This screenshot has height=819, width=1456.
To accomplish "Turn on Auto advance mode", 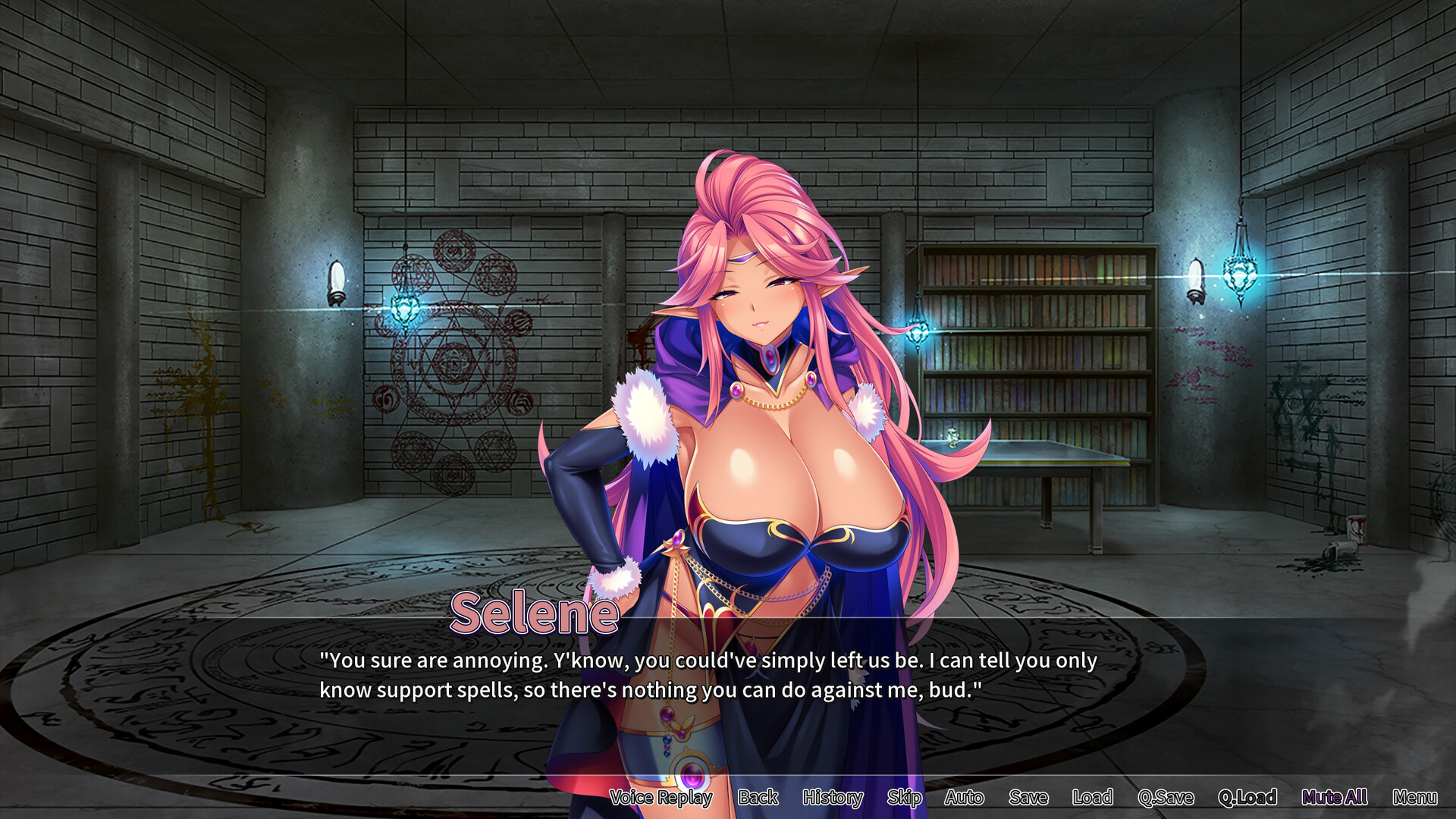I will [964, 797].
